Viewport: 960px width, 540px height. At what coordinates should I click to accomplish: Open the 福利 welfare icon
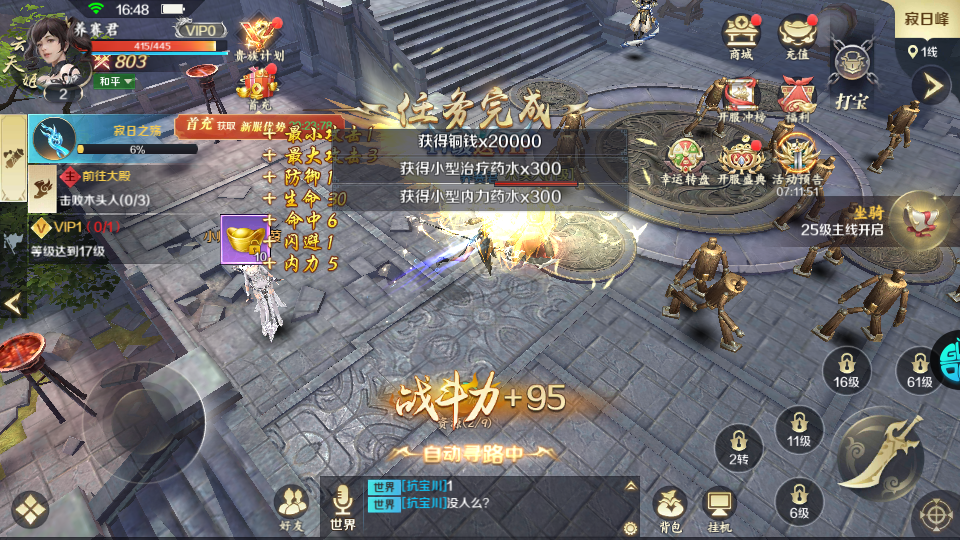tap(797, 100)
